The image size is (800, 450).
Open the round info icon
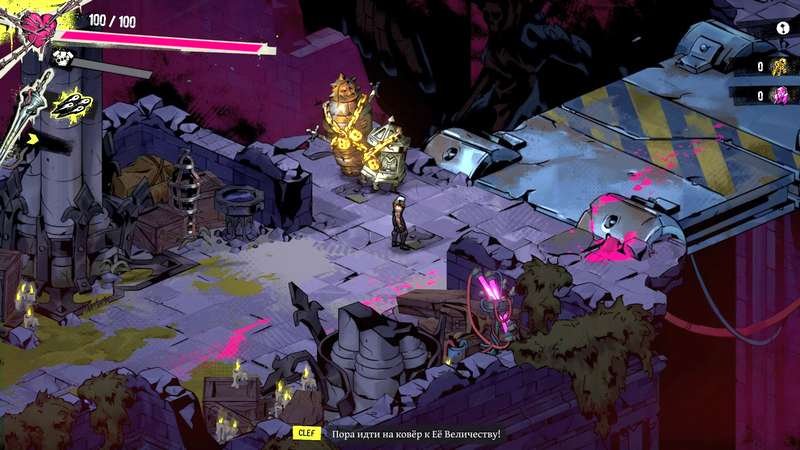coord(782,29)
